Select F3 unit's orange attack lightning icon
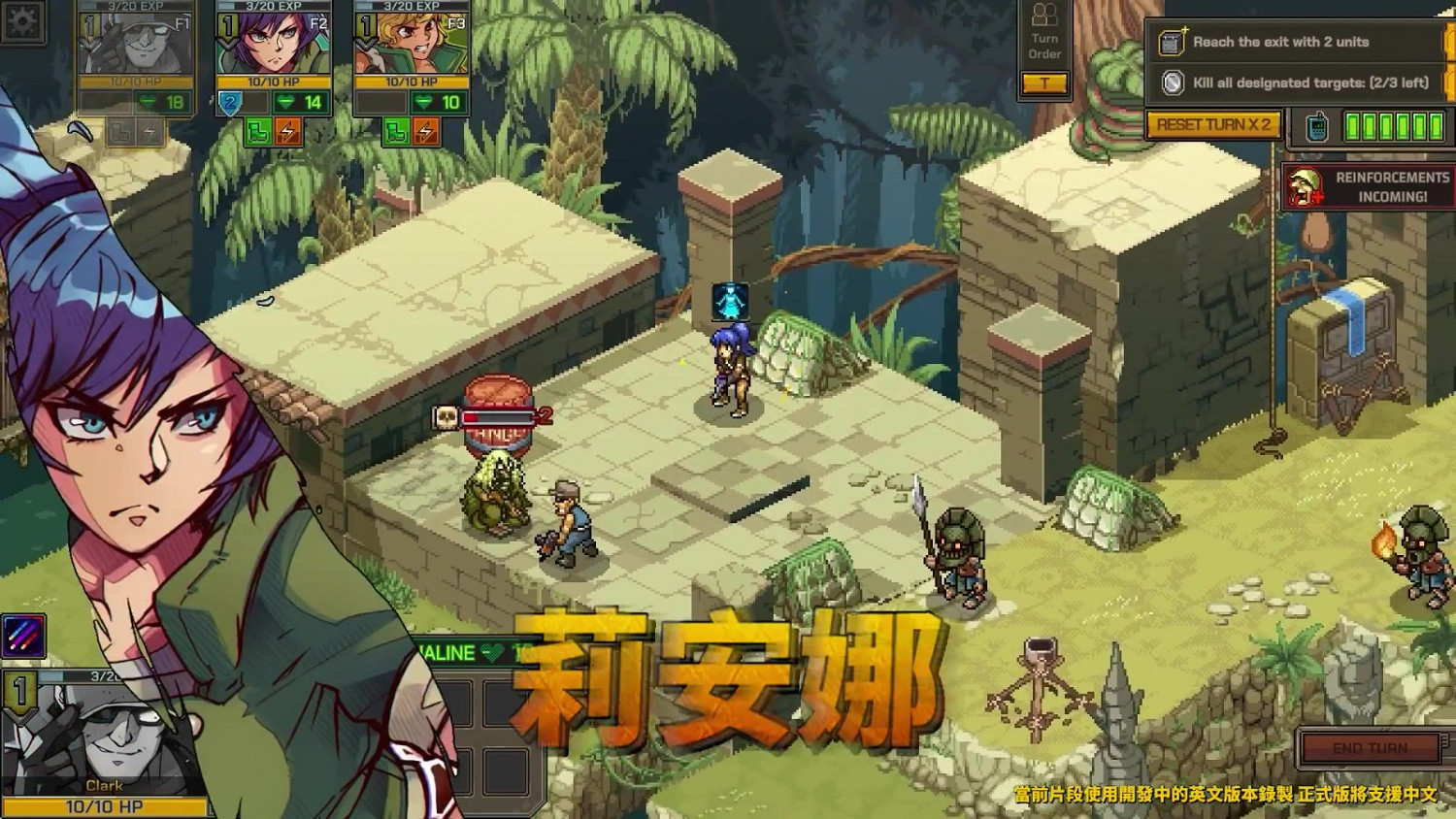1456x819 pixels. (425, 131)
